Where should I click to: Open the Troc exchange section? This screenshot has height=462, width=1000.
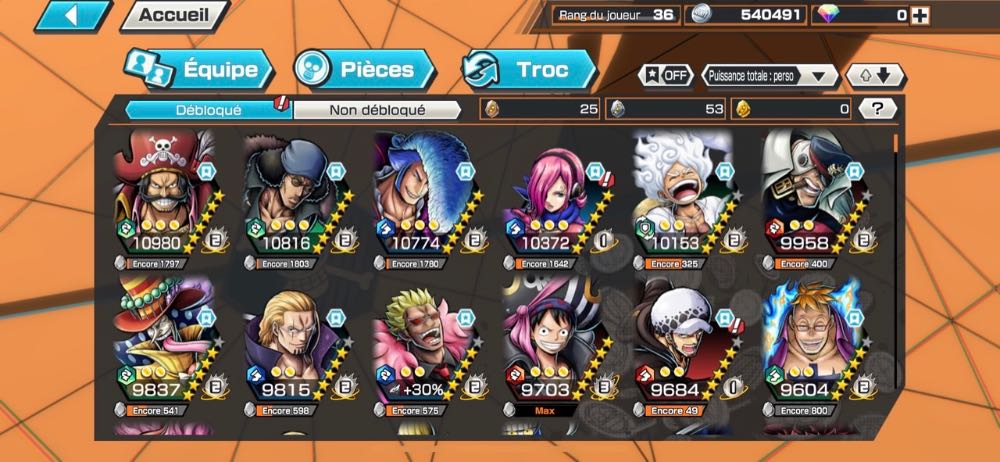530,70
